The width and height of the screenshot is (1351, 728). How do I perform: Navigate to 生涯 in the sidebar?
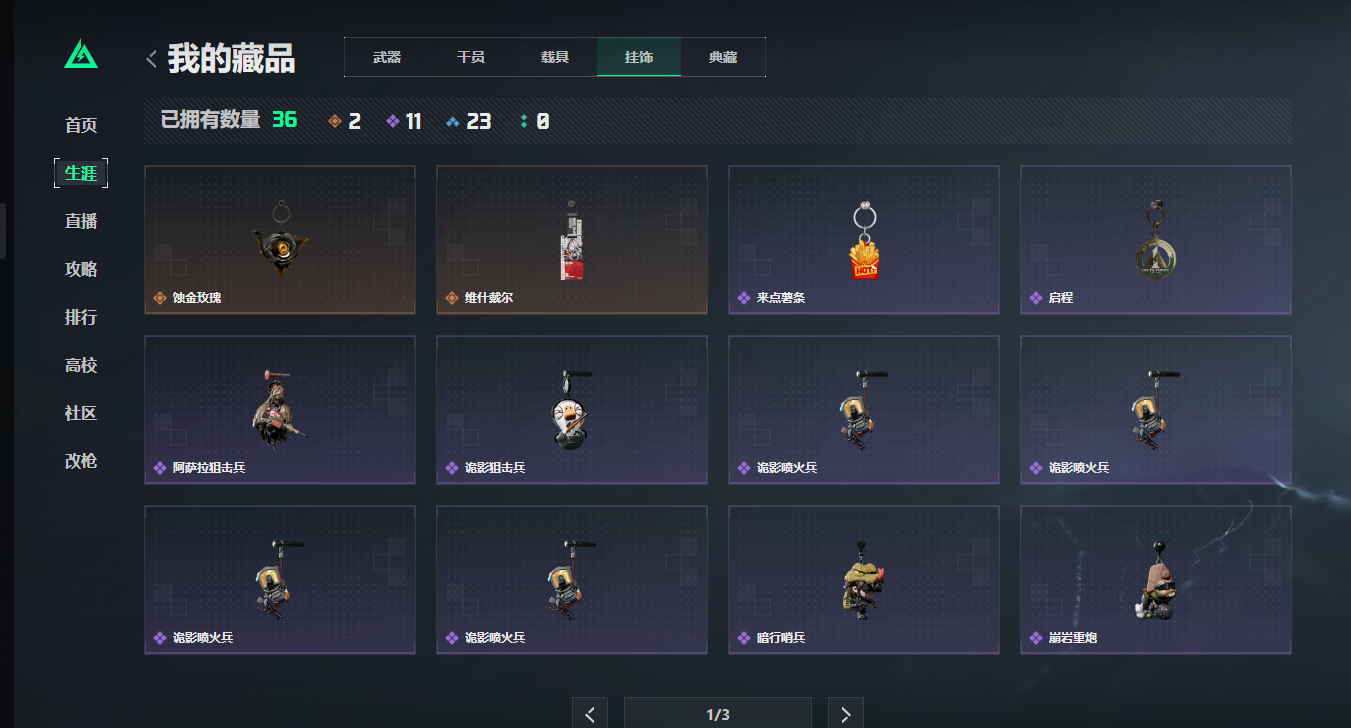(x=81, y=172)
